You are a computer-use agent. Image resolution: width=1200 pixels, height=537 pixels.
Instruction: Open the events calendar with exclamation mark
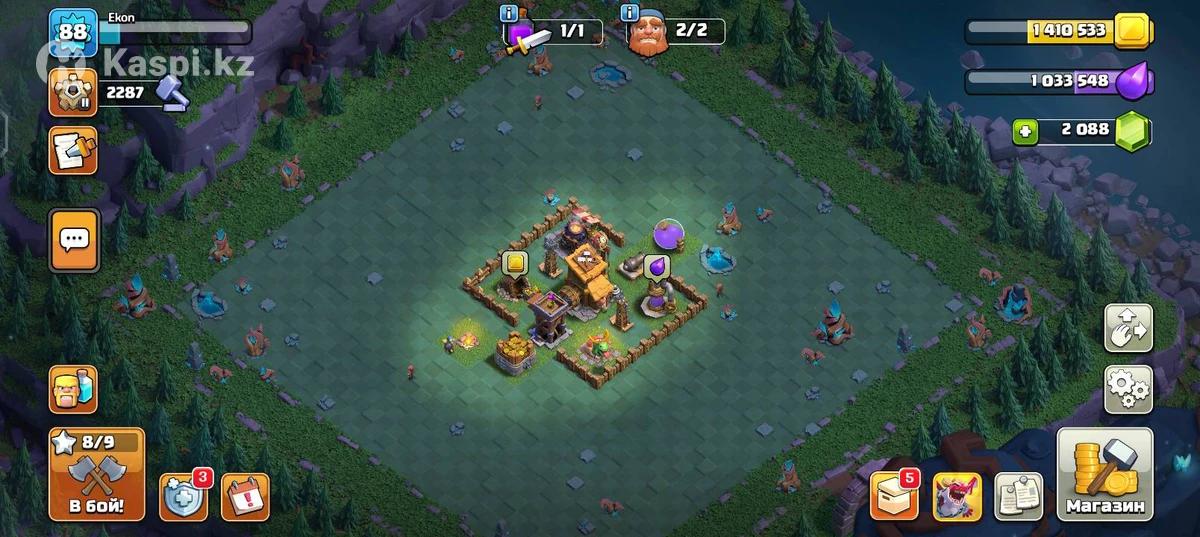click(245, 497)
